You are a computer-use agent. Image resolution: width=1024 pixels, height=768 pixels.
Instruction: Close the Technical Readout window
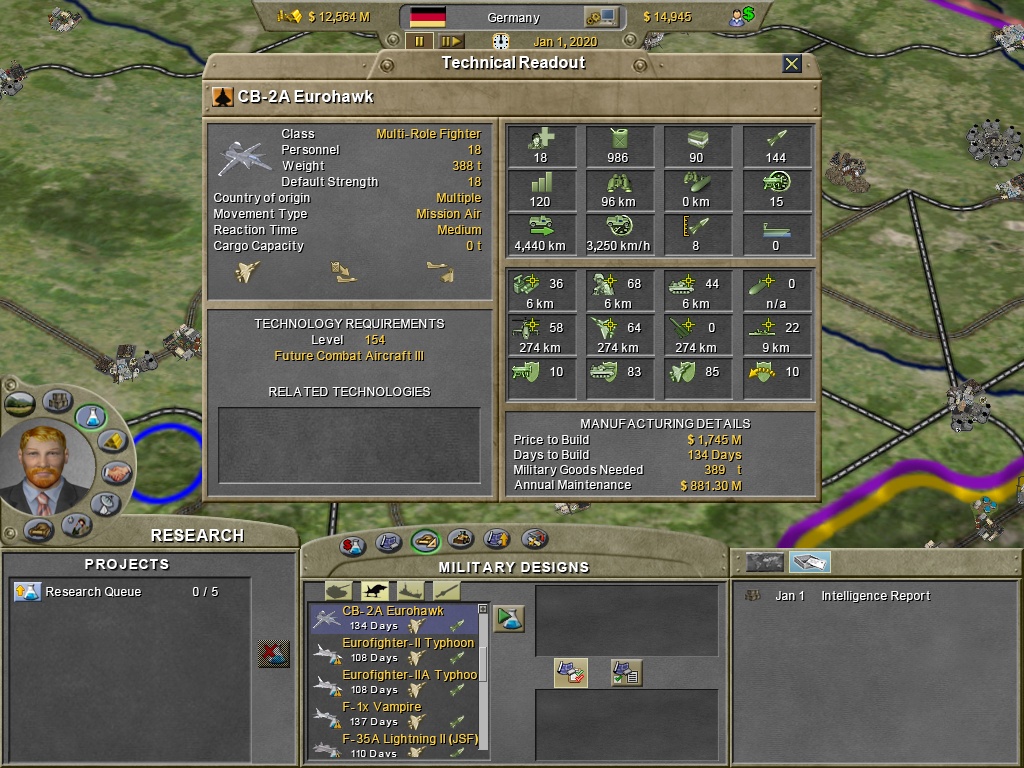coord(792,64)
